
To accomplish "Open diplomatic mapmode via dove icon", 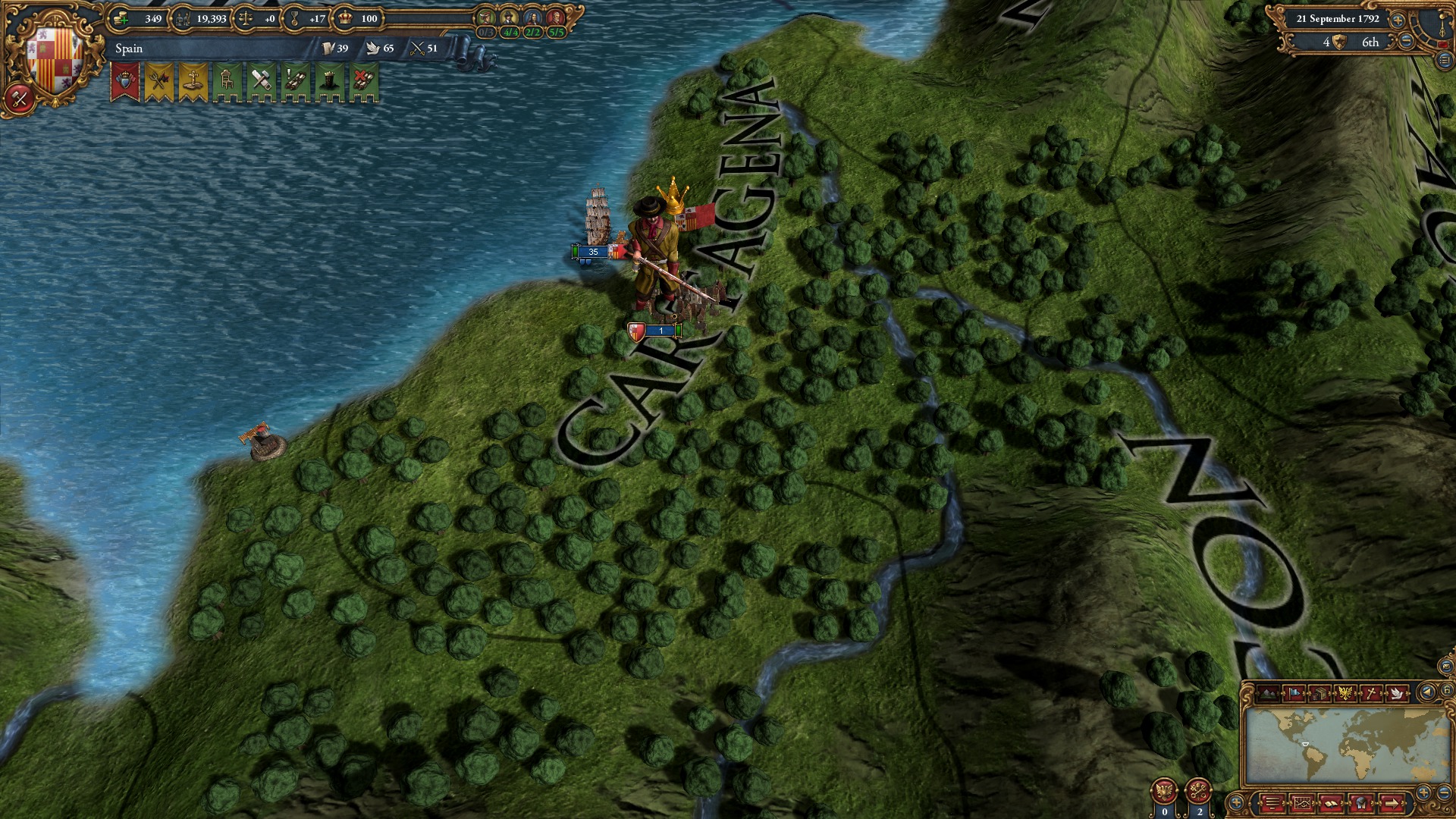I will click(1396, 693).
